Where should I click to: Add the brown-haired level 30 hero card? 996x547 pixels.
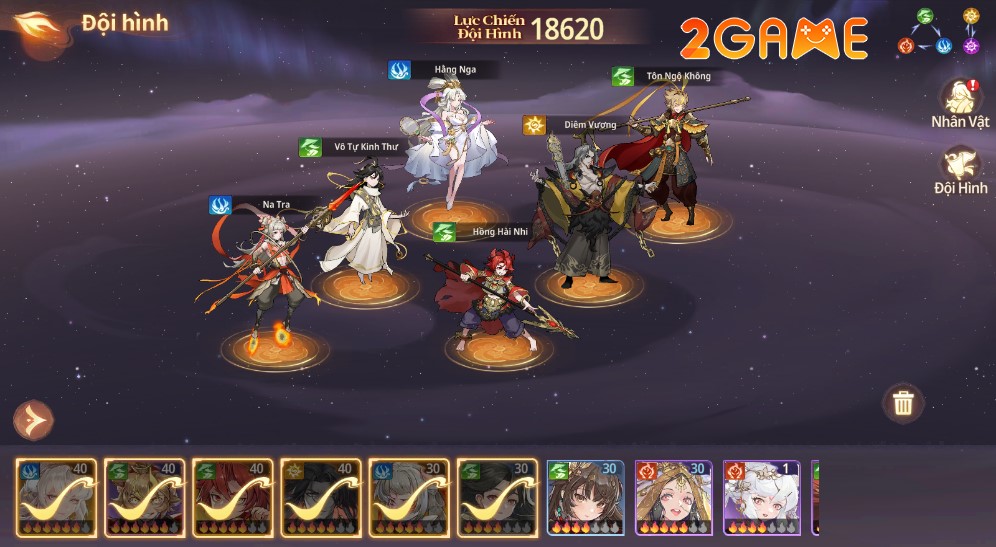tap(585, 497)
